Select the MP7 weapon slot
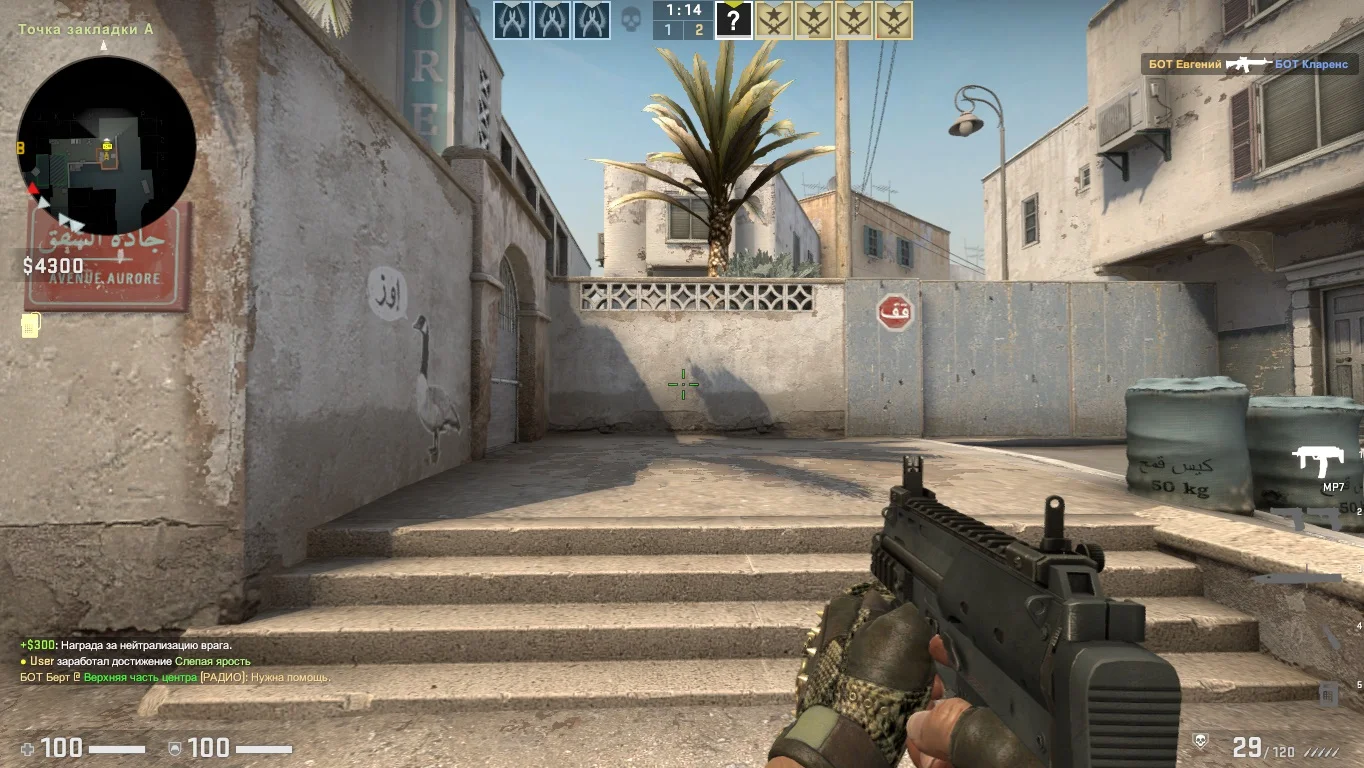The image size is (1364, 768). pyautogui.click(x=1319, y=462)
